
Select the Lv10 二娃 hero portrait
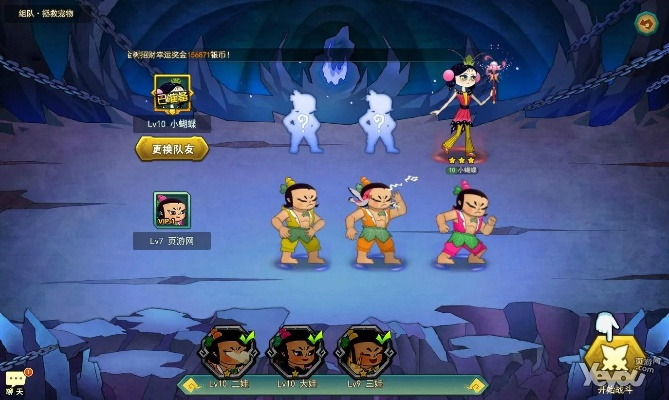coord(228,352)
